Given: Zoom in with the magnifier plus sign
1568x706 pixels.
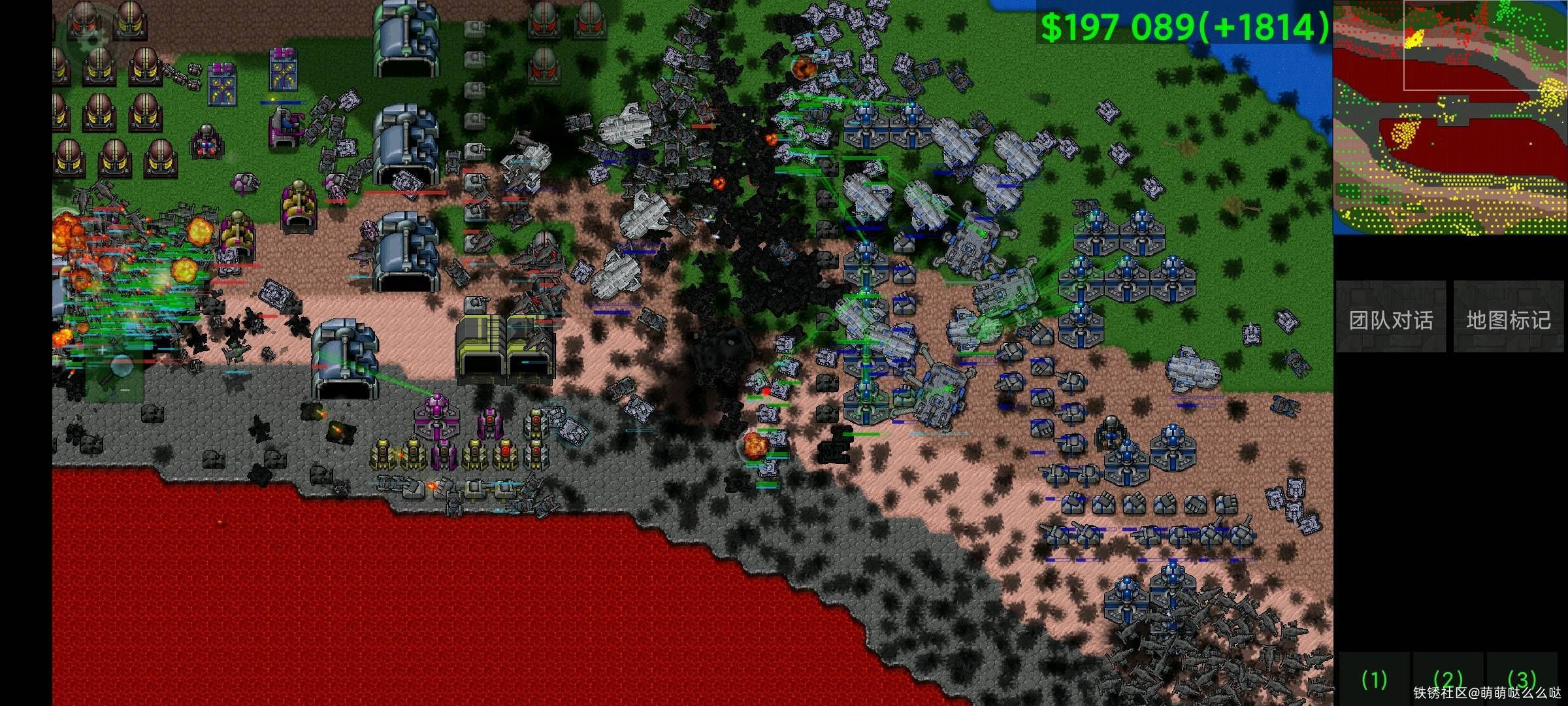Looking at the screenshot, I should tap(103, 351).
